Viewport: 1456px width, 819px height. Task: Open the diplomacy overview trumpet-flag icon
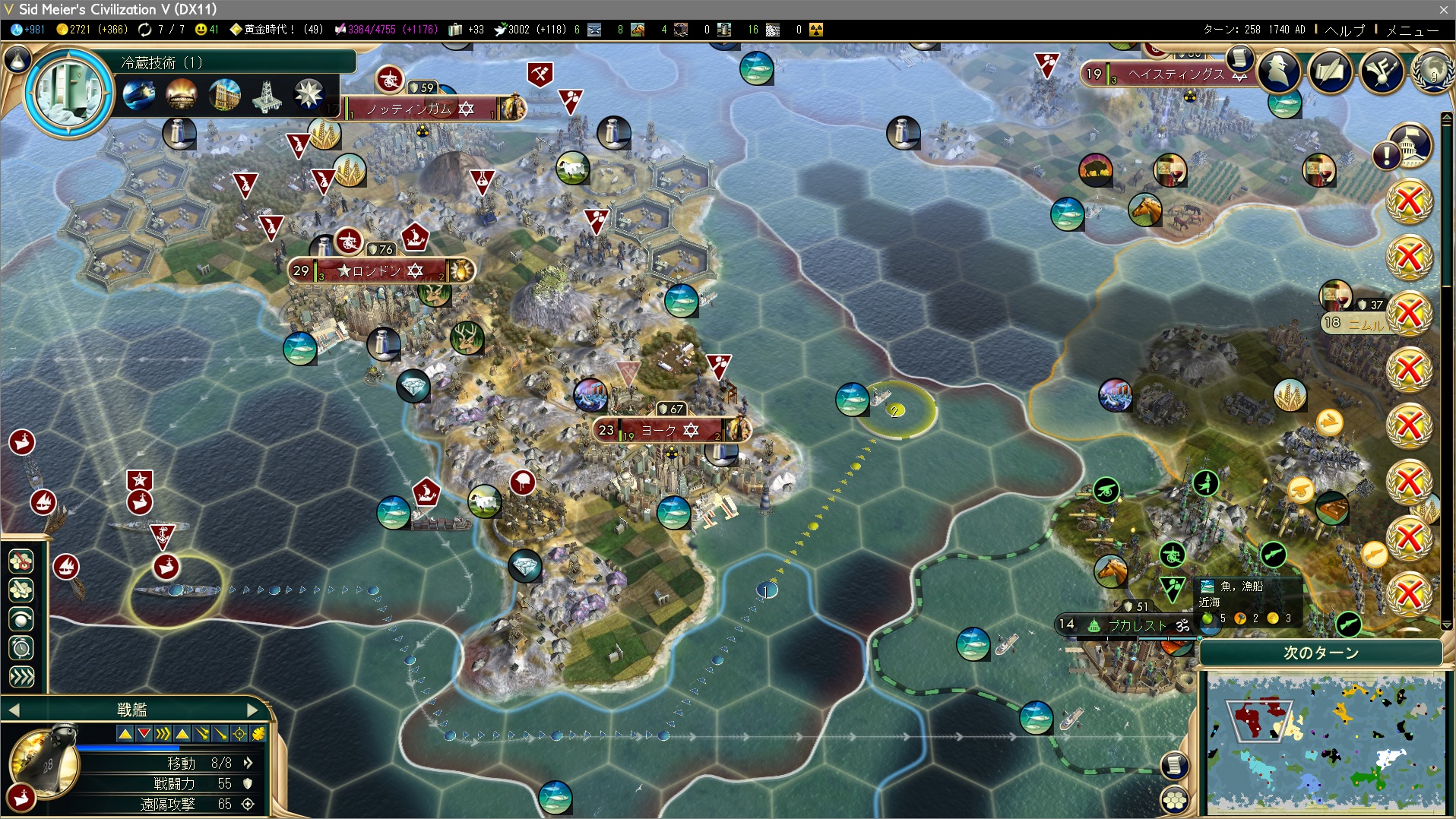[1381, 72]
